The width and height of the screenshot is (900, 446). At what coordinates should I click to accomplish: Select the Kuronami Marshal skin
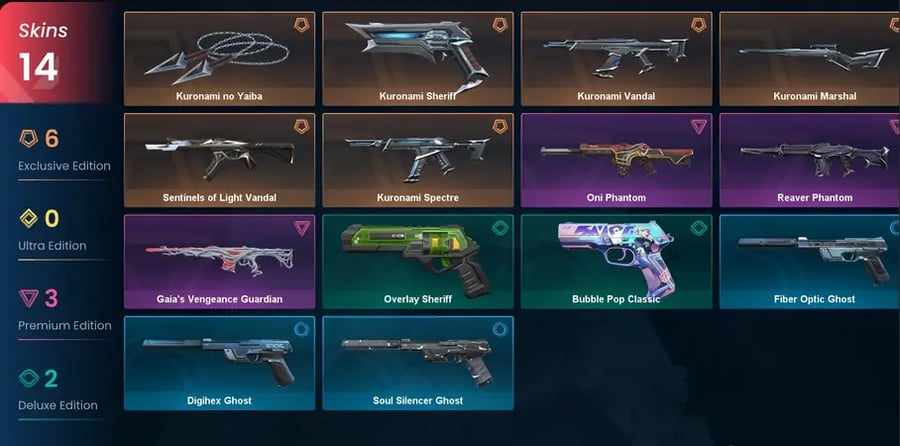(x=810, y=59)
